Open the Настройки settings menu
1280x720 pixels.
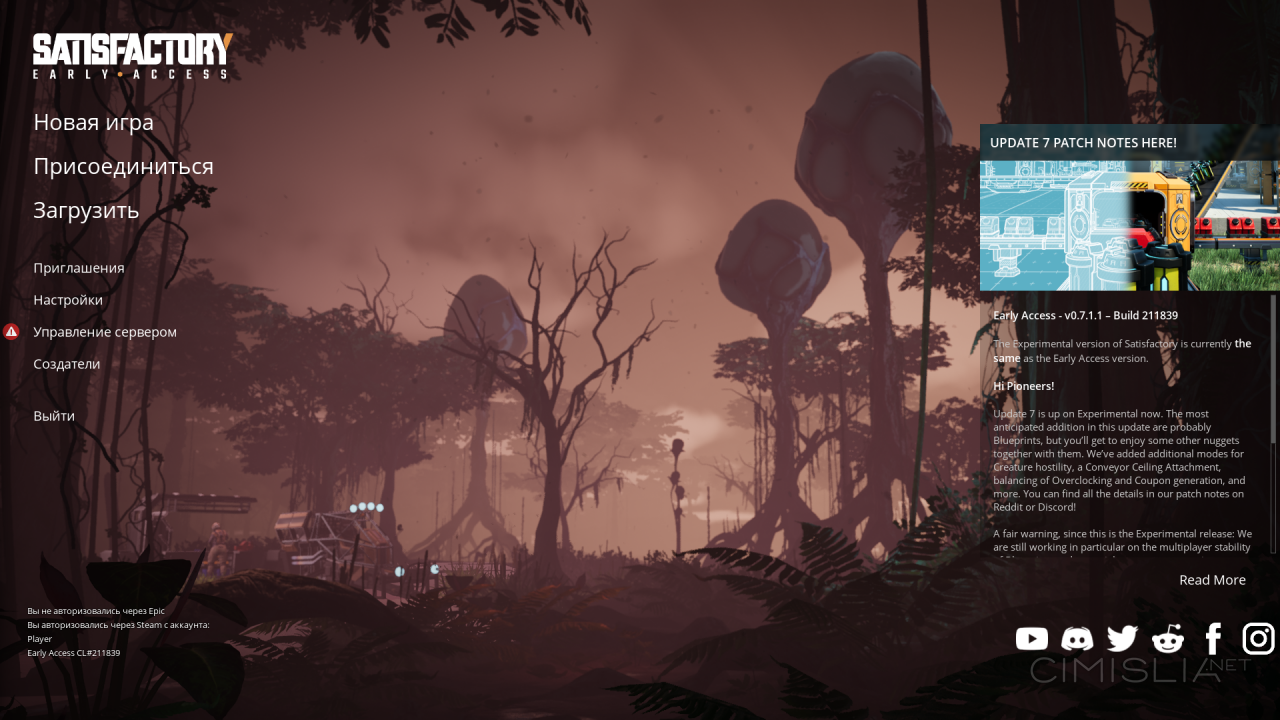[x=68, y=300]
